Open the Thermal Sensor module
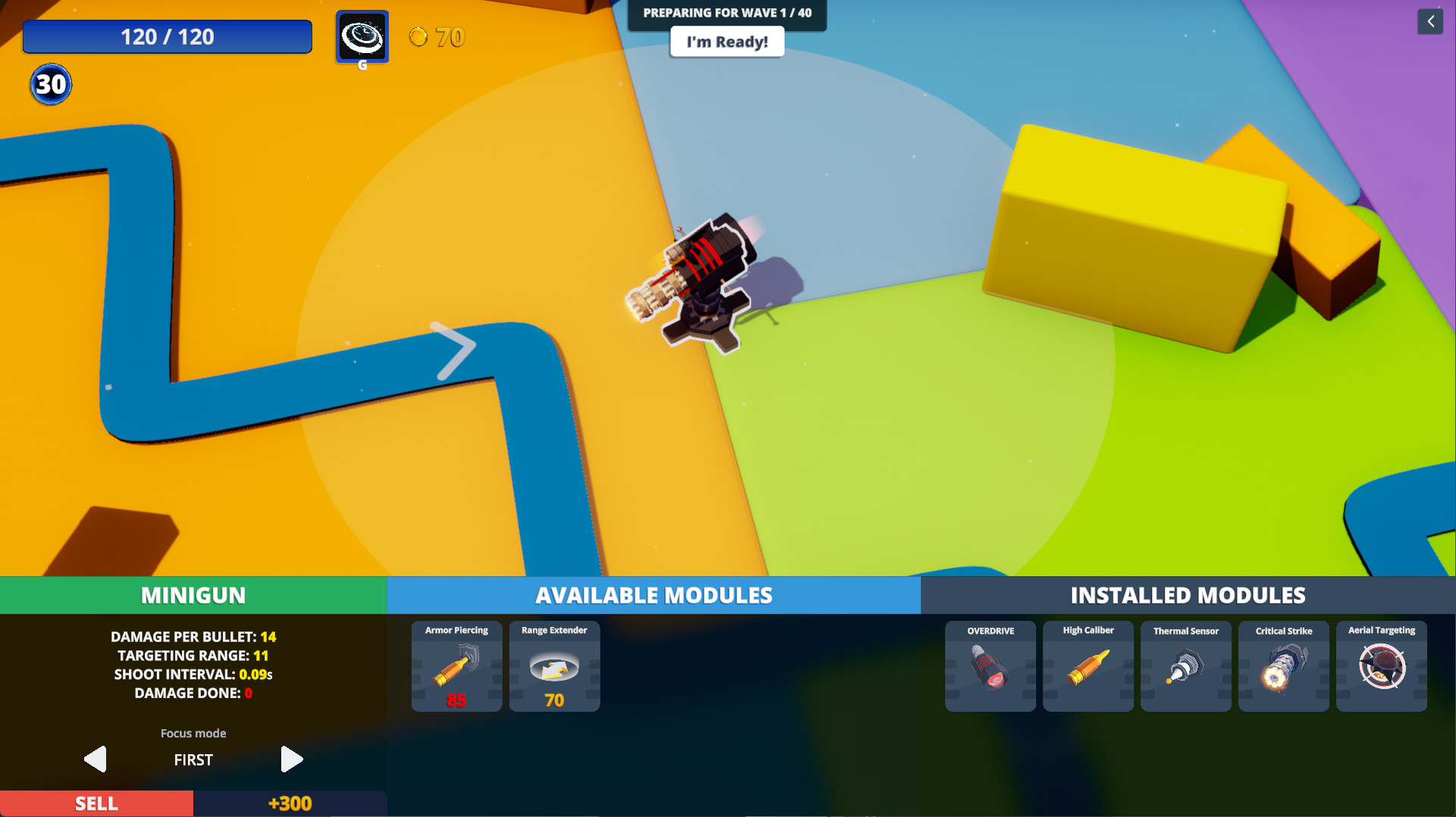This screenshot has width=1456, height=817. click(1186, 667)
